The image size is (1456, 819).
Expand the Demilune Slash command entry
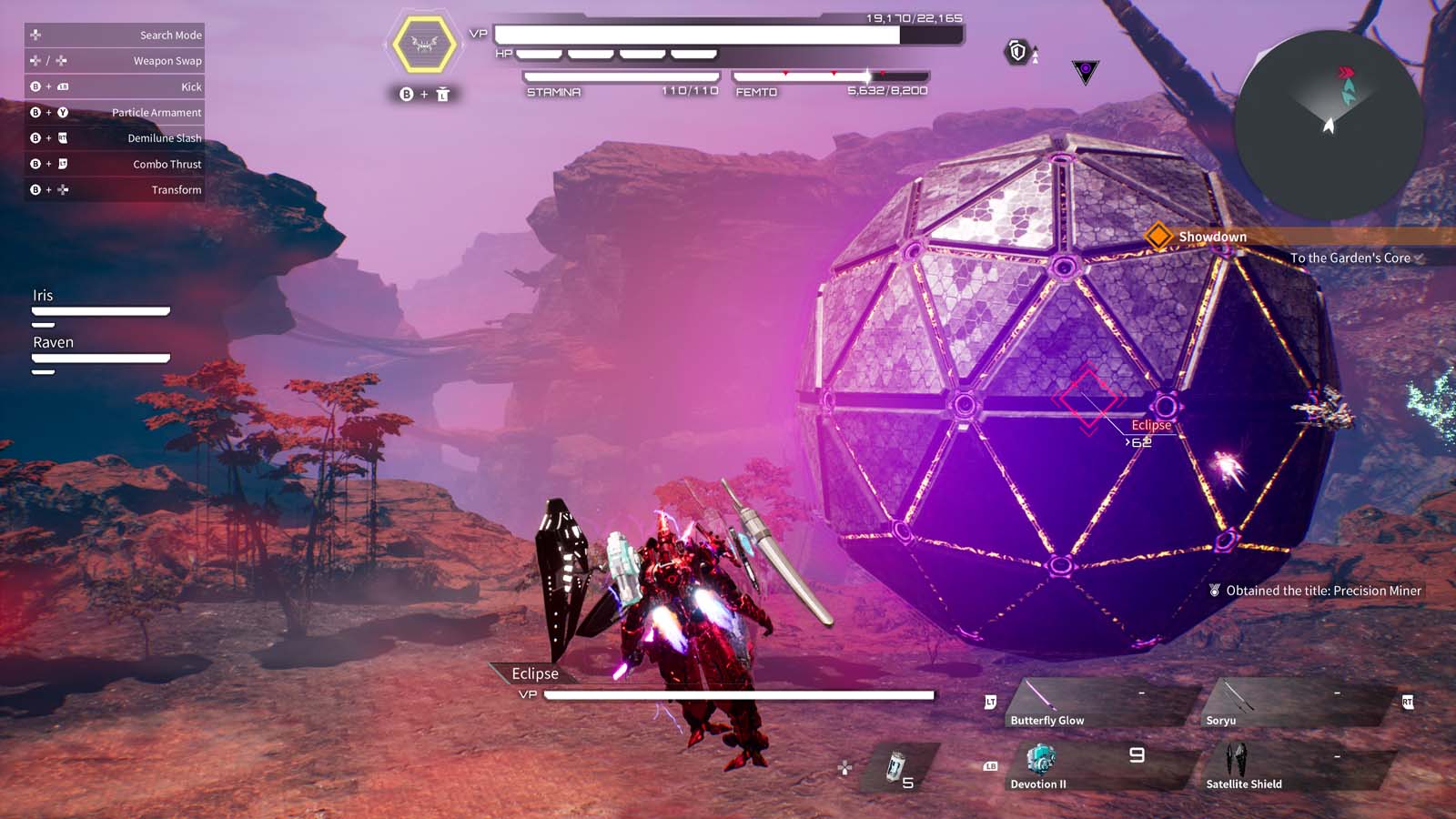(114, 138)
